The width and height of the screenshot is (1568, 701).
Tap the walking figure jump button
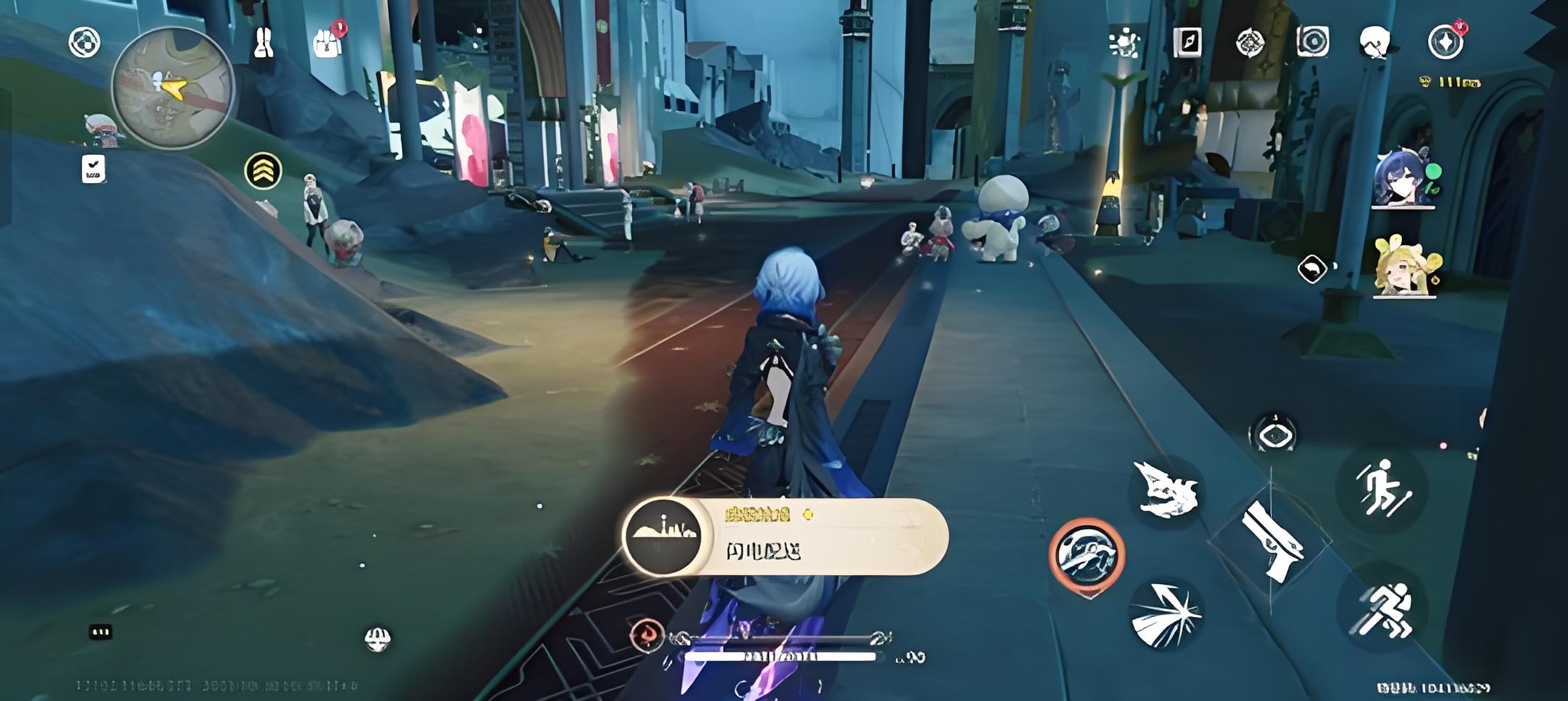click(x=1383, y=487)
